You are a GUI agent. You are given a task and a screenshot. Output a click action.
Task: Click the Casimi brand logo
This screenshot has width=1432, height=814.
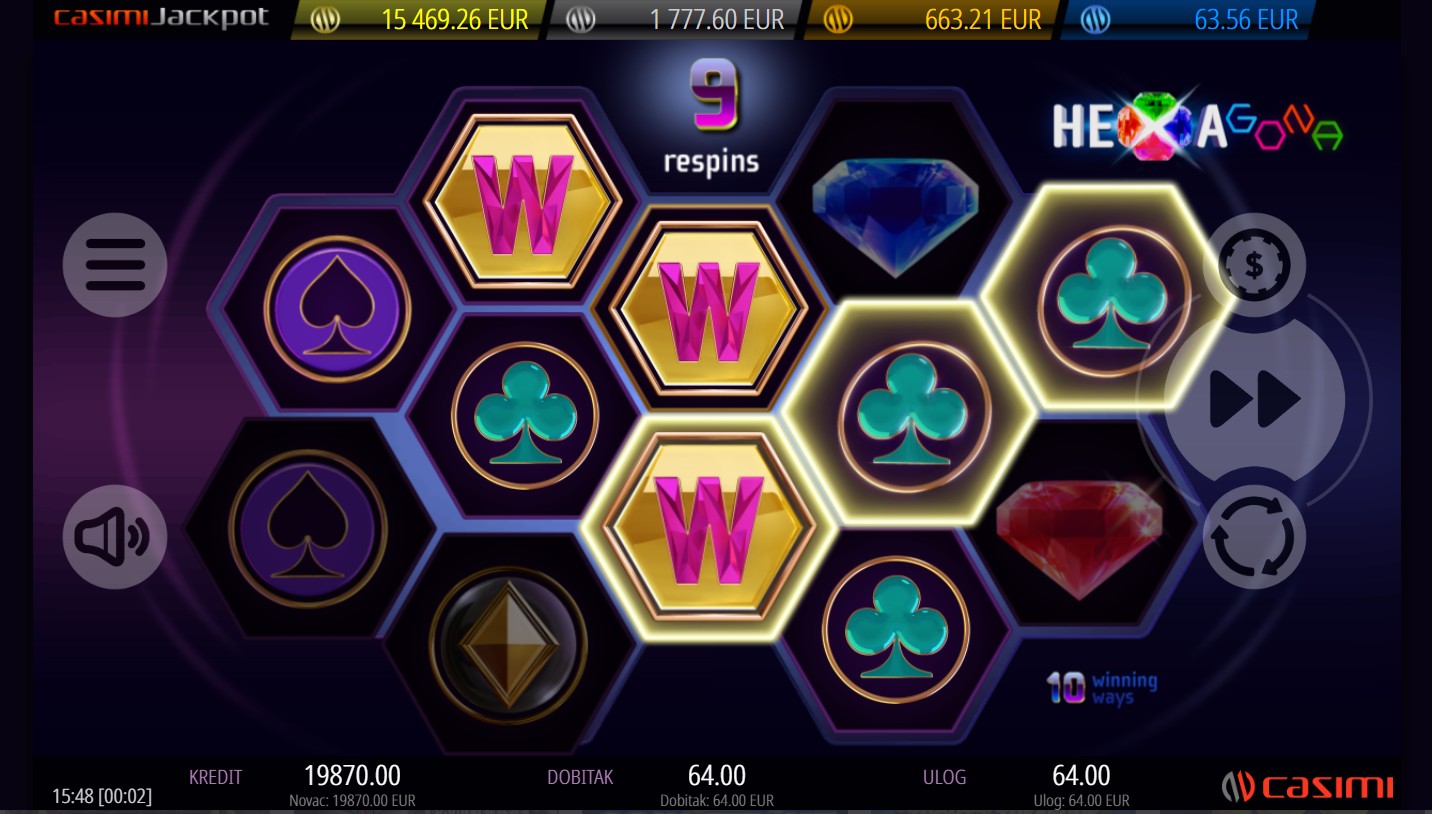tap(1307, 786)
